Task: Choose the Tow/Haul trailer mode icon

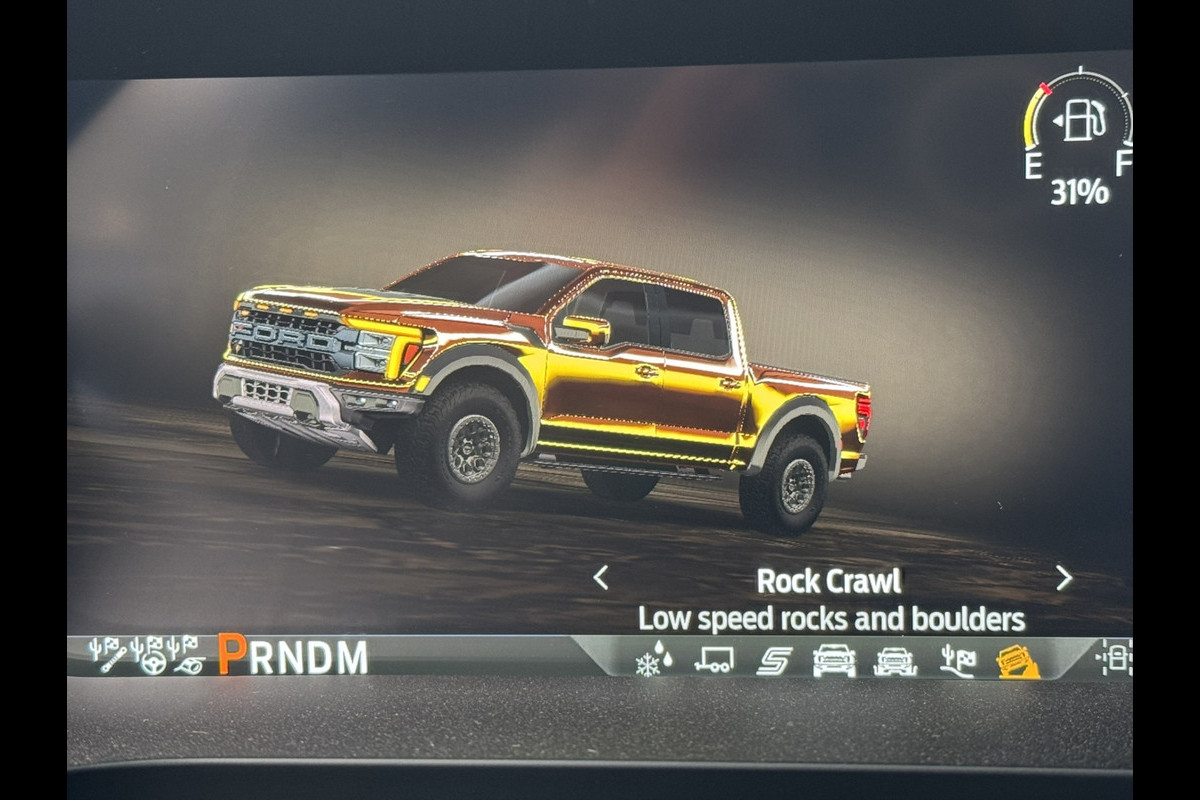Action: (714, 660)
